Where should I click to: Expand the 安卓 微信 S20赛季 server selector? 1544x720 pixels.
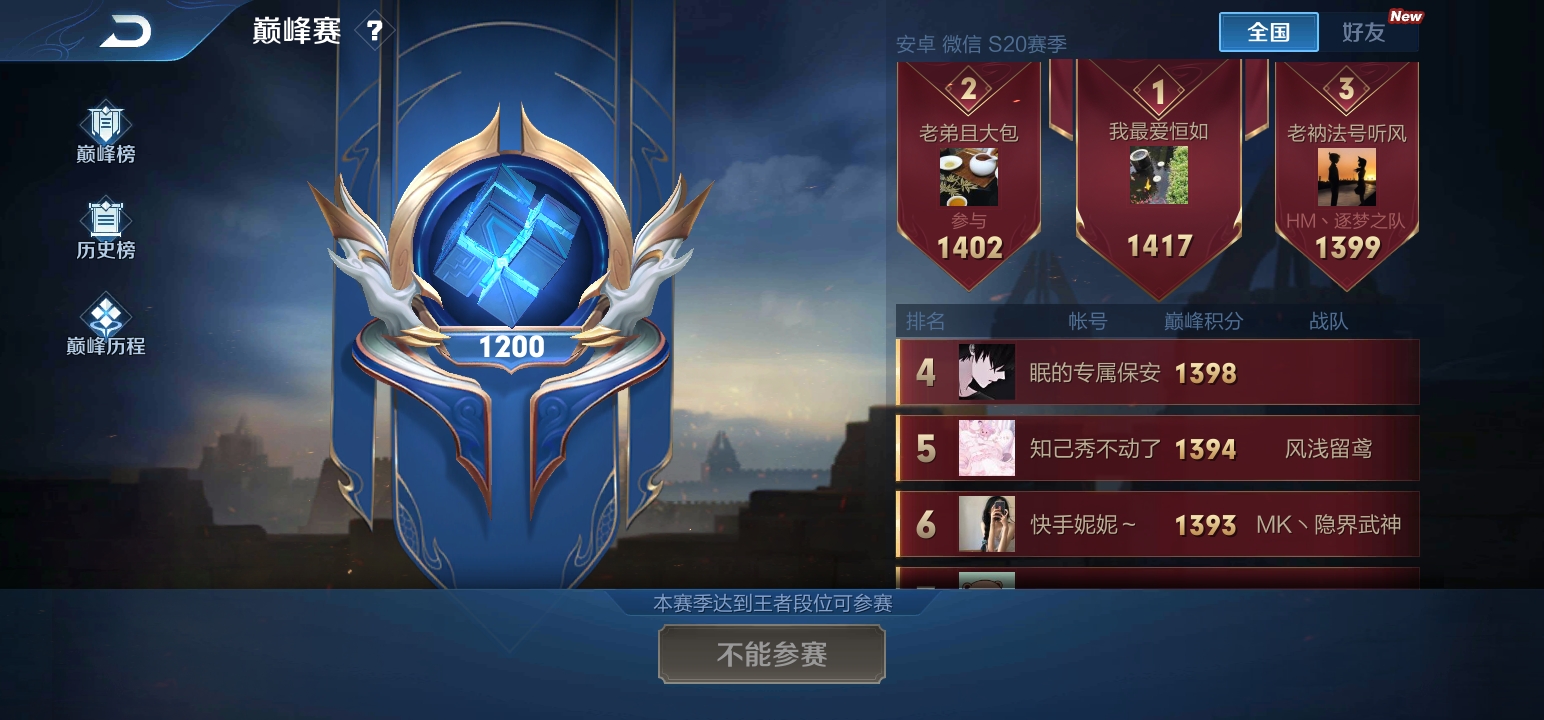tap(978, 45)
